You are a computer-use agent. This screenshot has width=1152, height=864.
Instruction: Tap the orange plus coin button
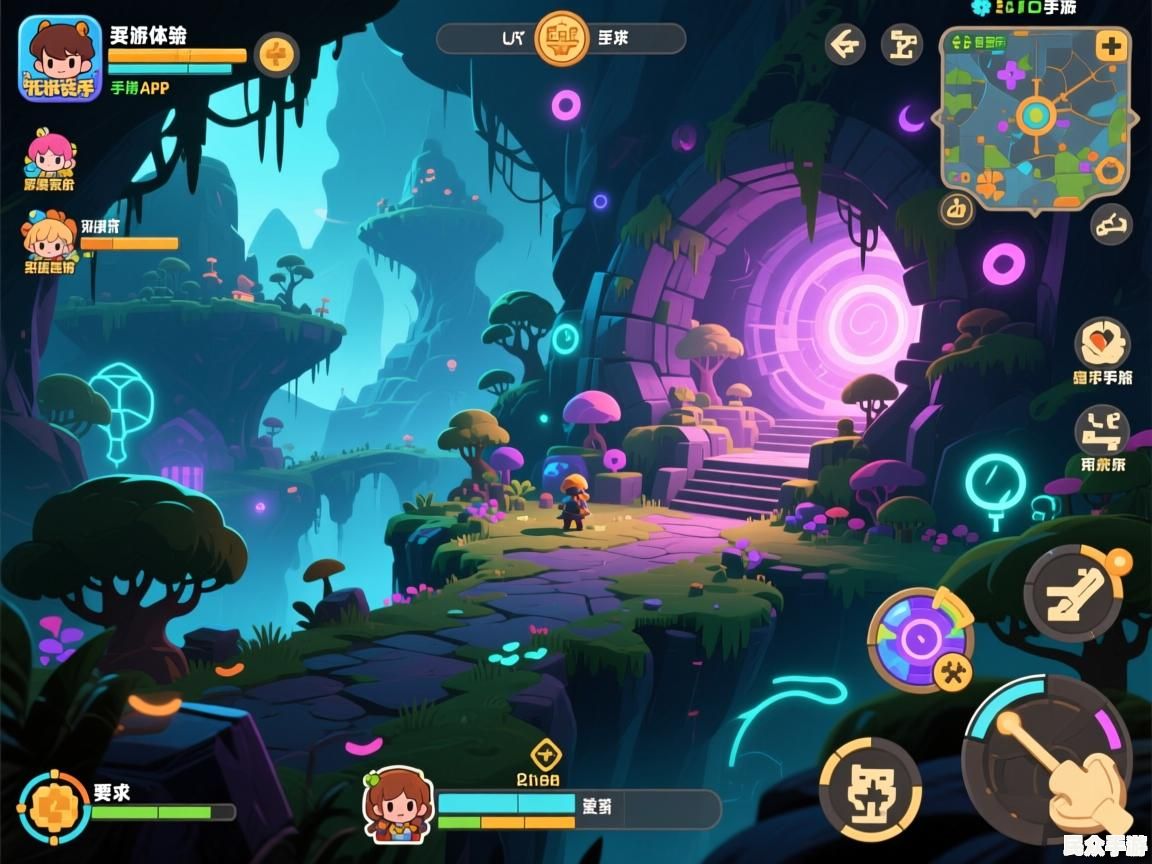[x=277, y=53]
